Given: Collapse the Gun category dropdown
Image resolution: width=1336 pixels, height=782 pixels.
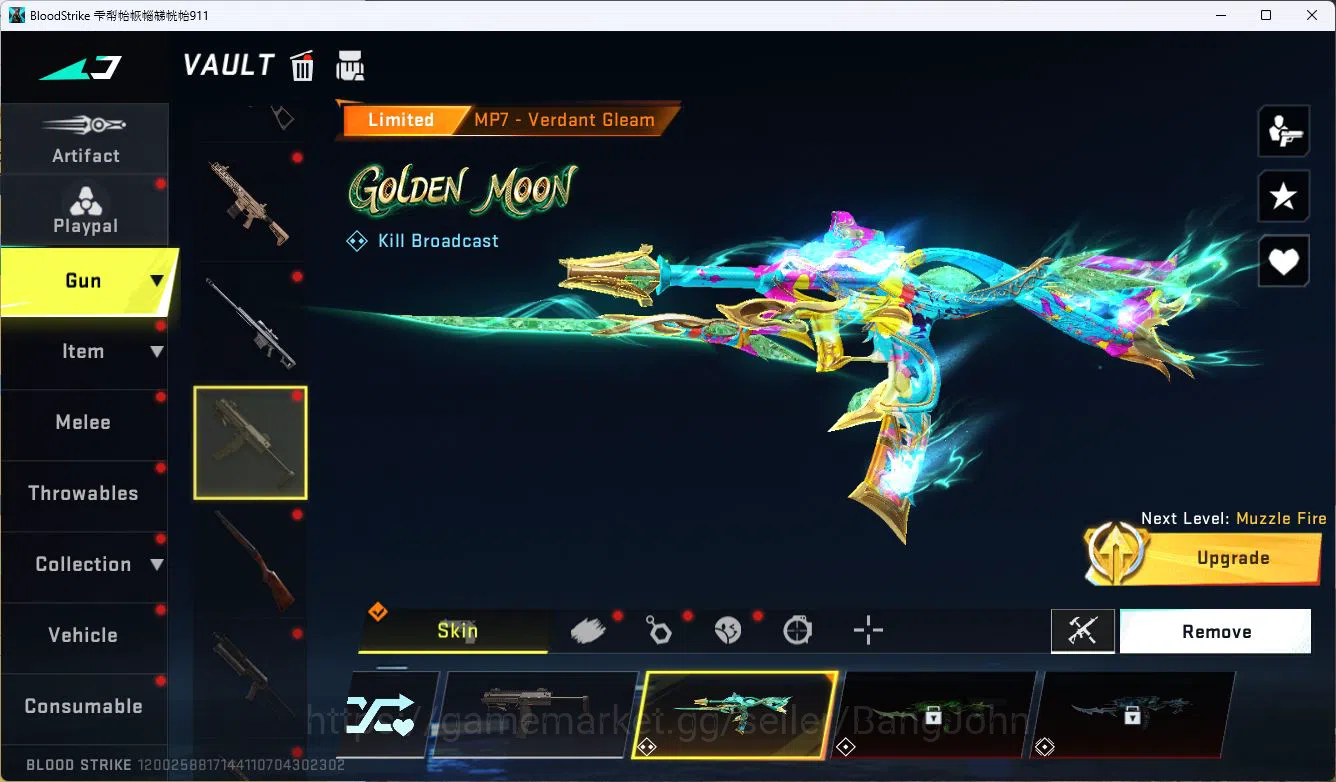Looking at the screenshot, I should tap(158, 281).
